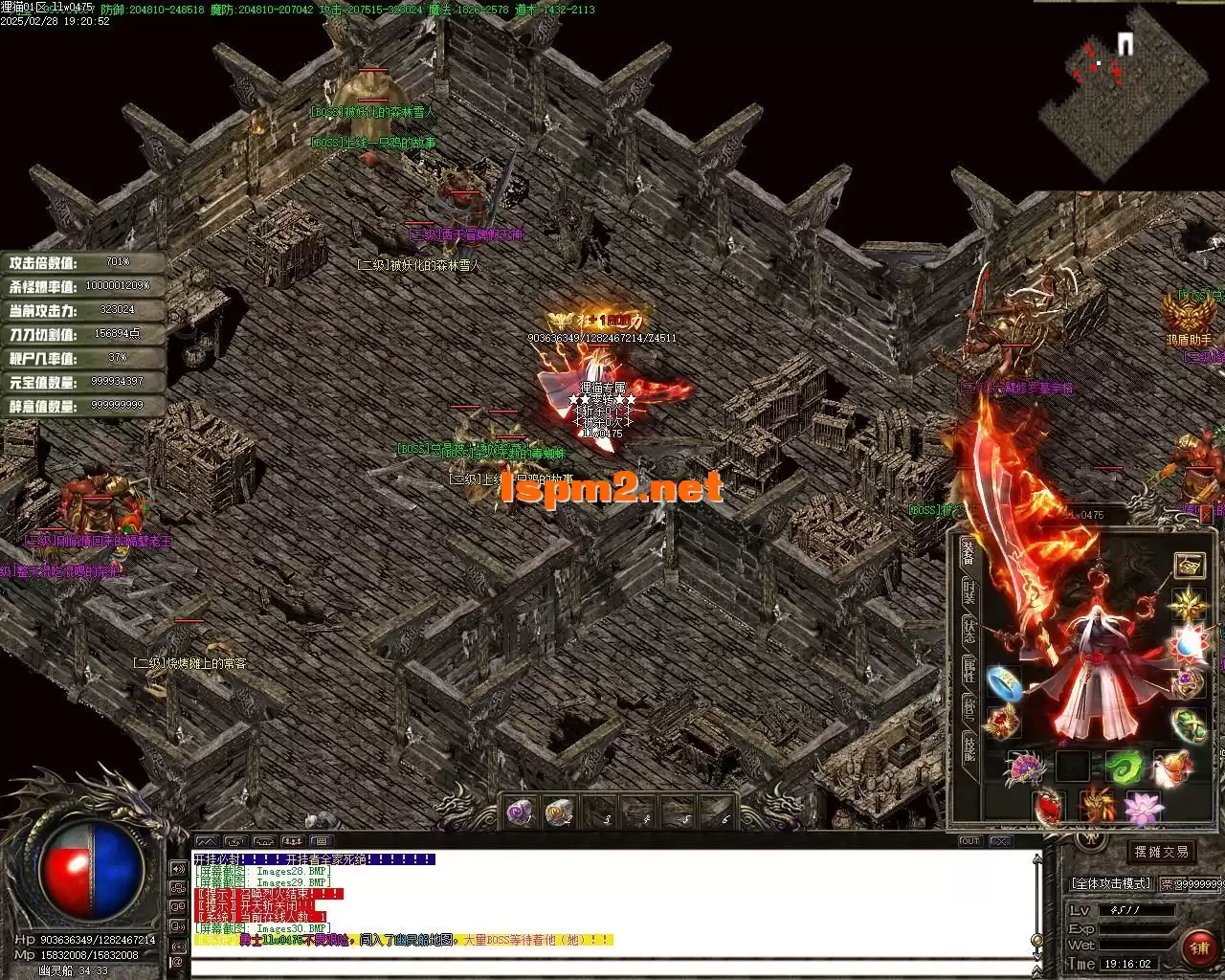Open the red 铺 shop button
The height and width of the screenshot is (980, 1225).
coord(1198,947)
